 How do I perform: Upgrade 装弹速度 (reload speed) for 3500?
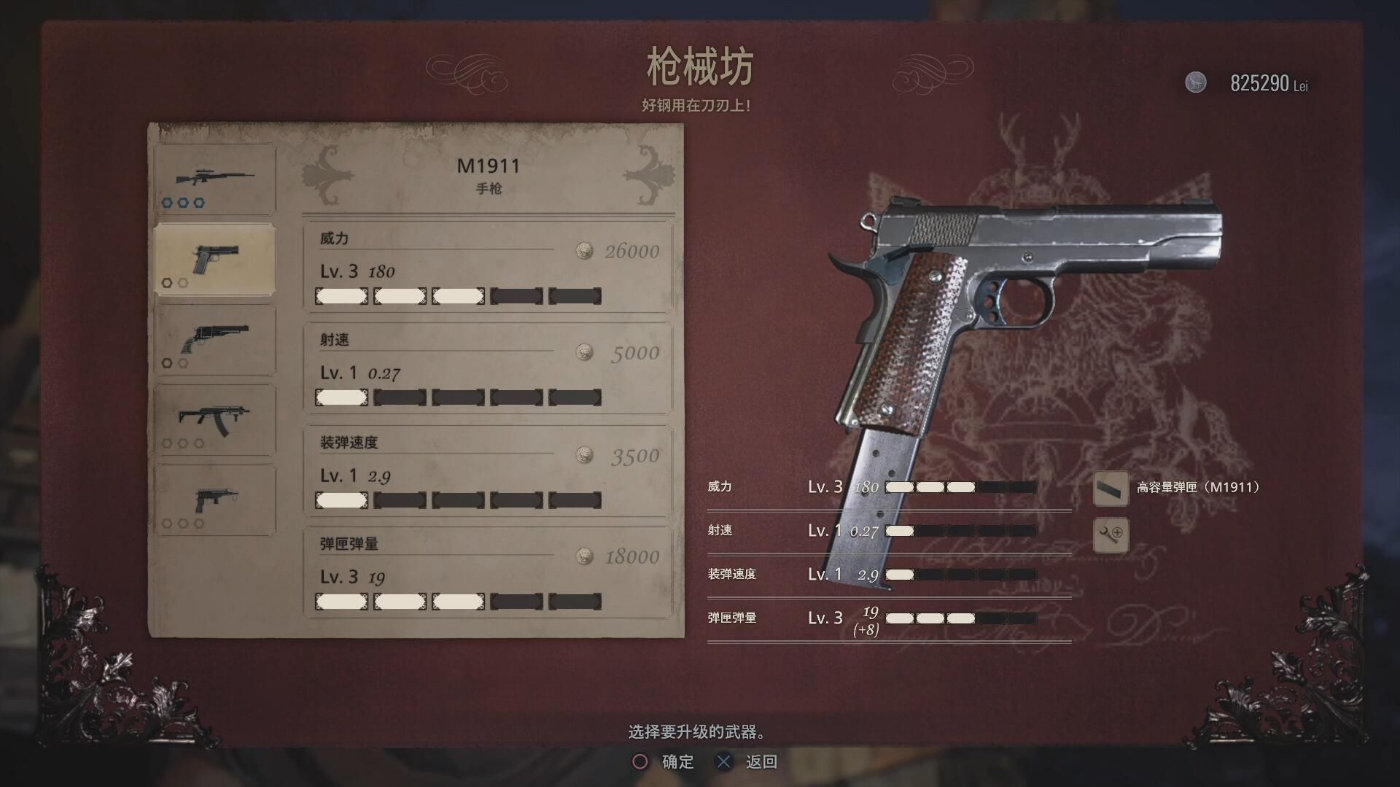click(x=488, y=471)
